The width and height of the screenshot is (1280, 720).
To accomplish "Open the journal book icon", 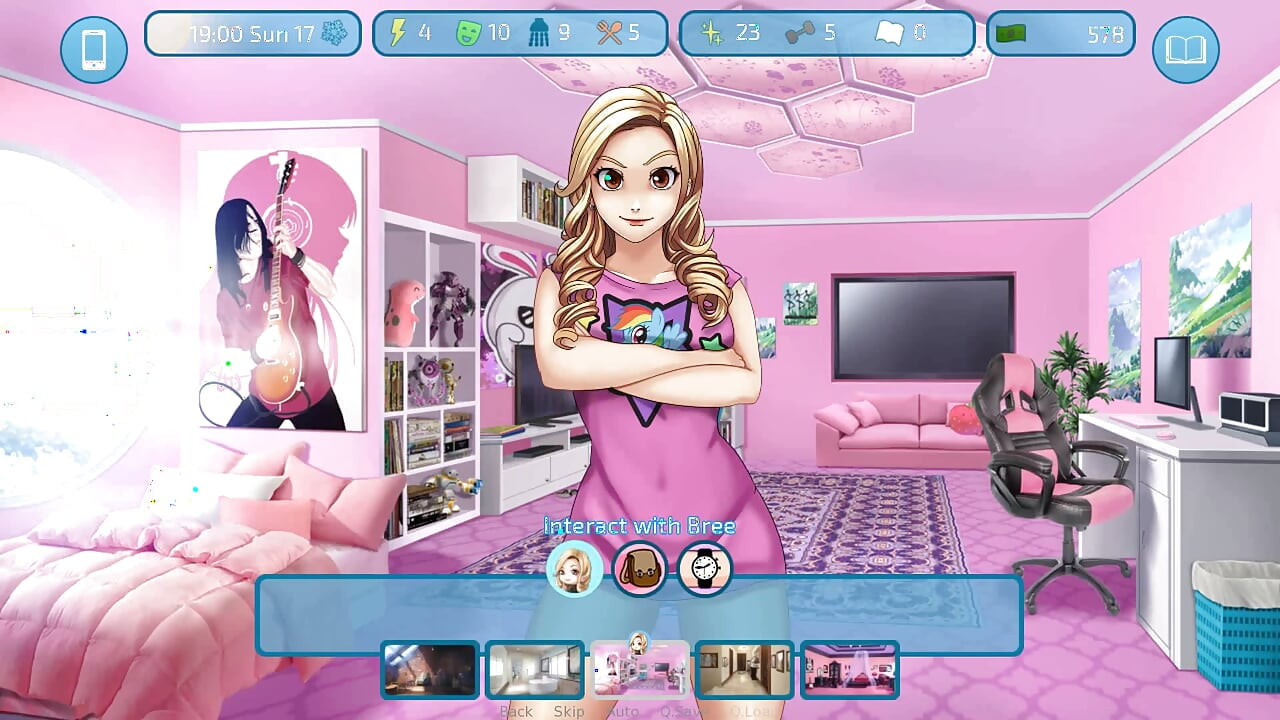I will [x=1185, y=49].
